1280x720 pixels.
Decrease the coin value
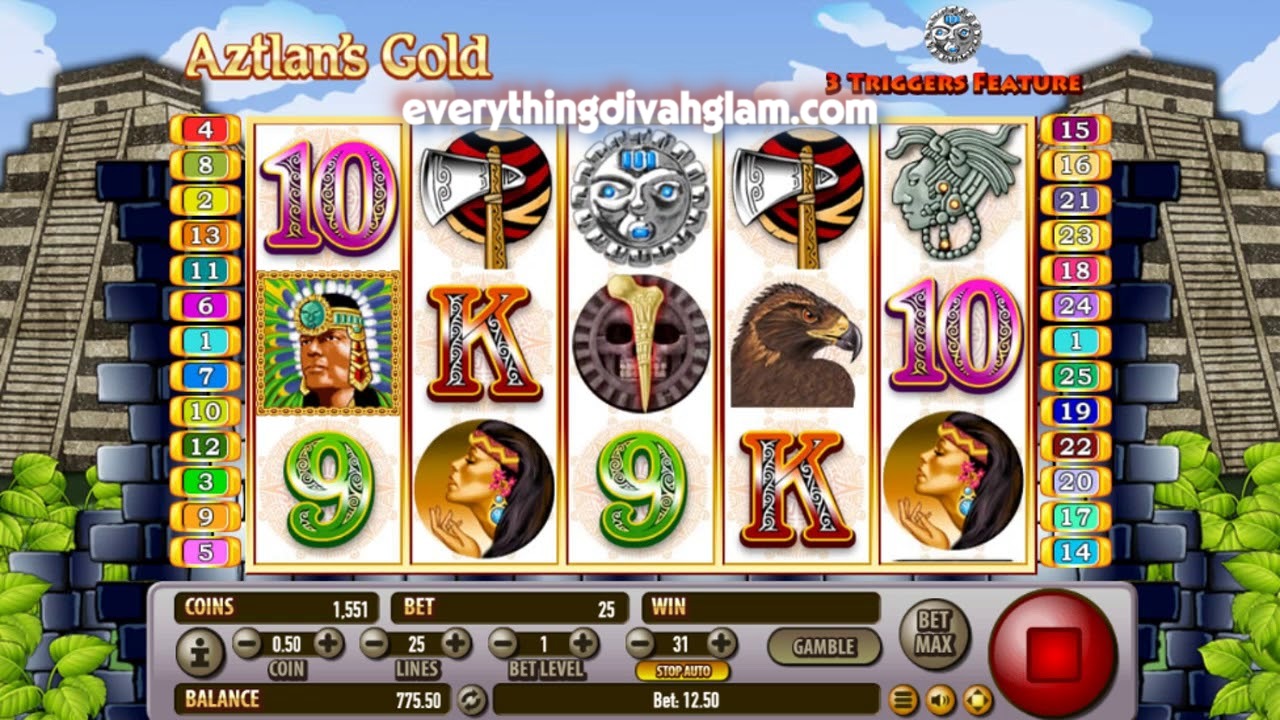[x=247, y=642]
